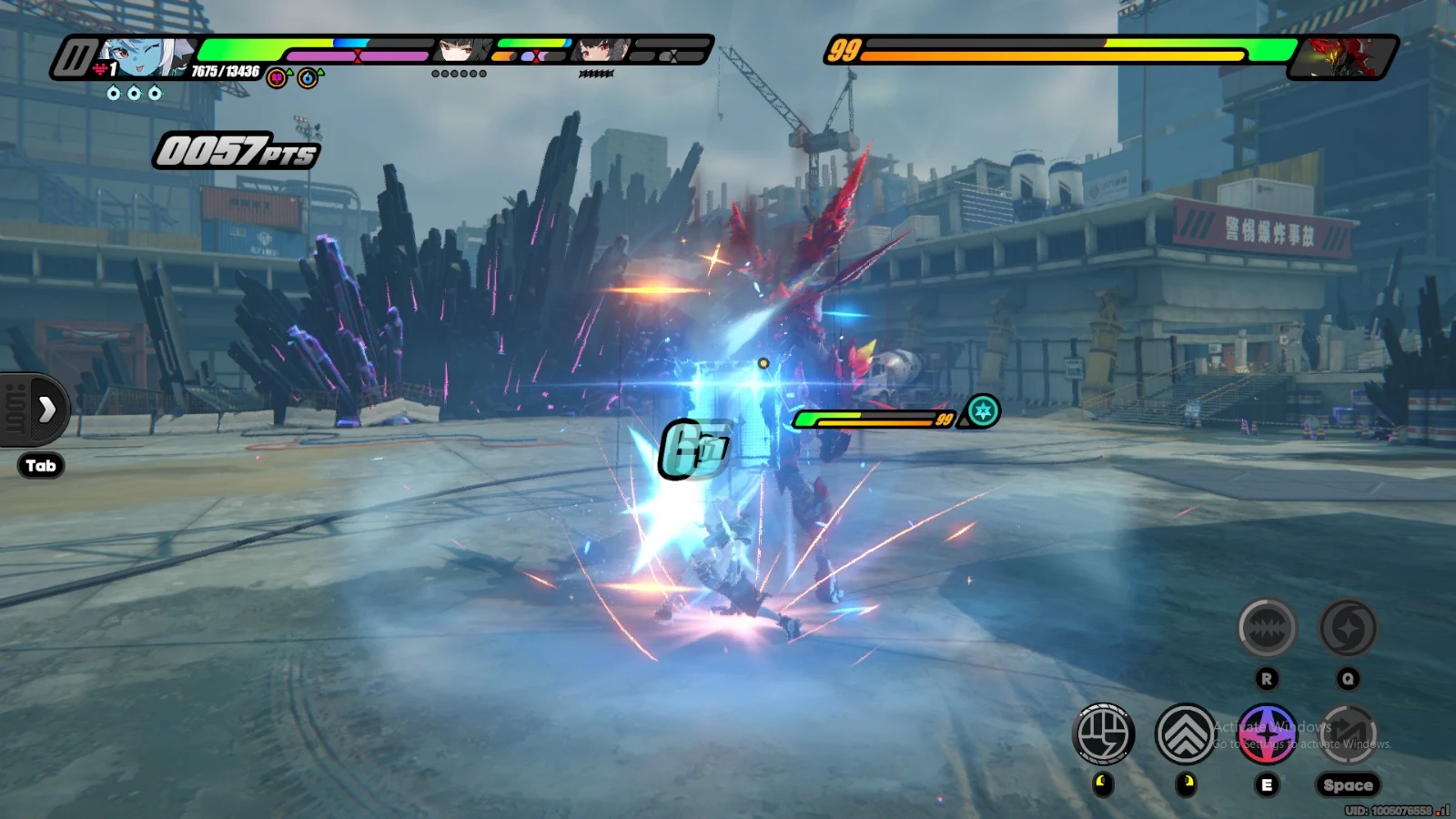Viewport: 1456px width, 819px height.
Task: Tap the greyed-out switch character button
Action: [x=1348, y=733]
